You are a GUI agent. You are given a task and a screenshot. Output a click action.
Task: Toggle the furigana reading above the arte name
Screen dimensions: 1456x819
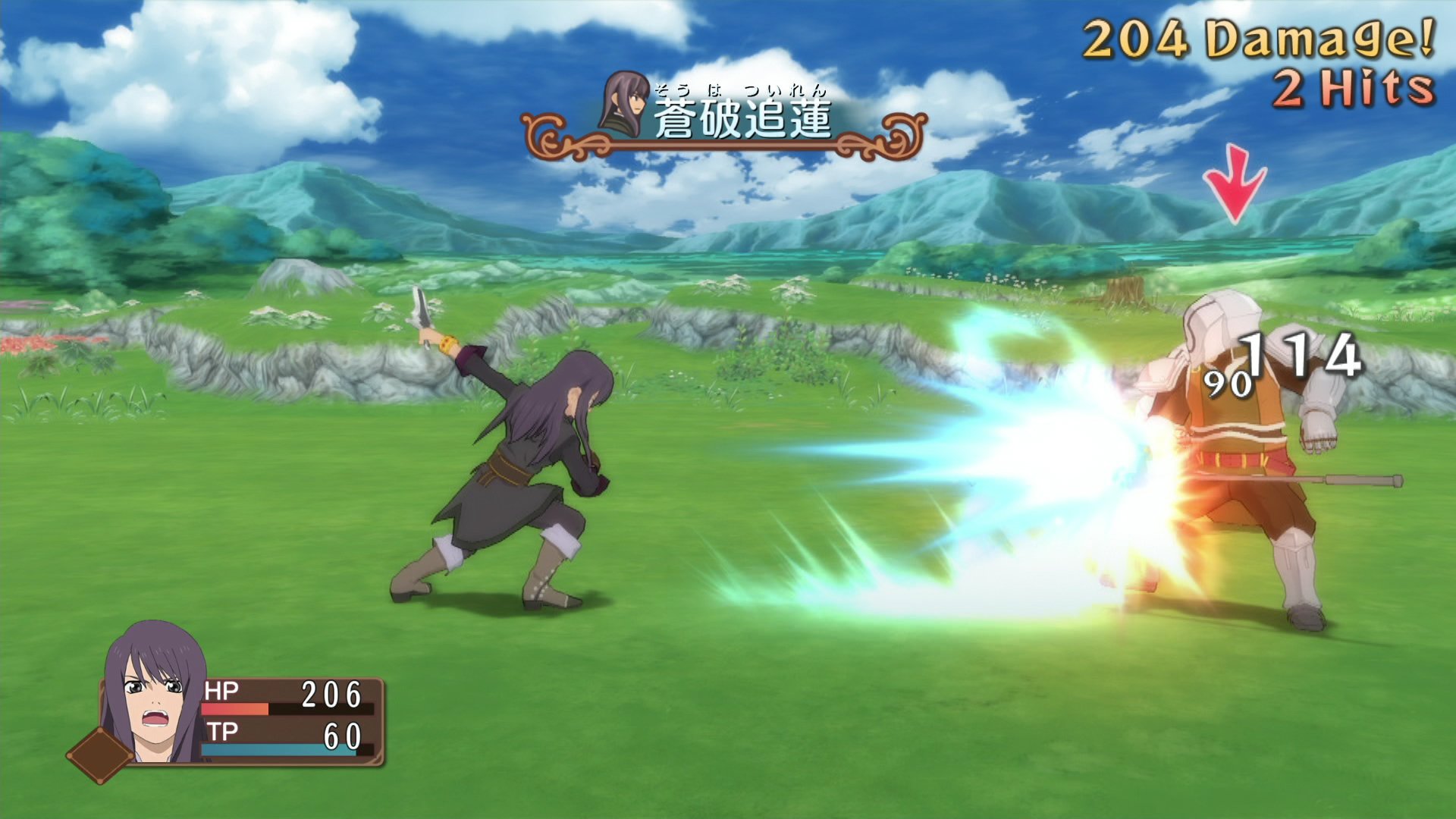point(739,89)
